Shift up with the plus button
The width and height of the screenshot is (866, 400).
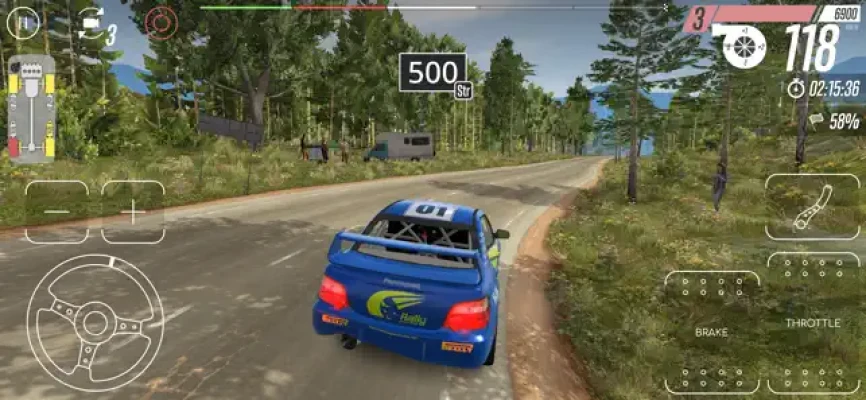tap(133, 212)
